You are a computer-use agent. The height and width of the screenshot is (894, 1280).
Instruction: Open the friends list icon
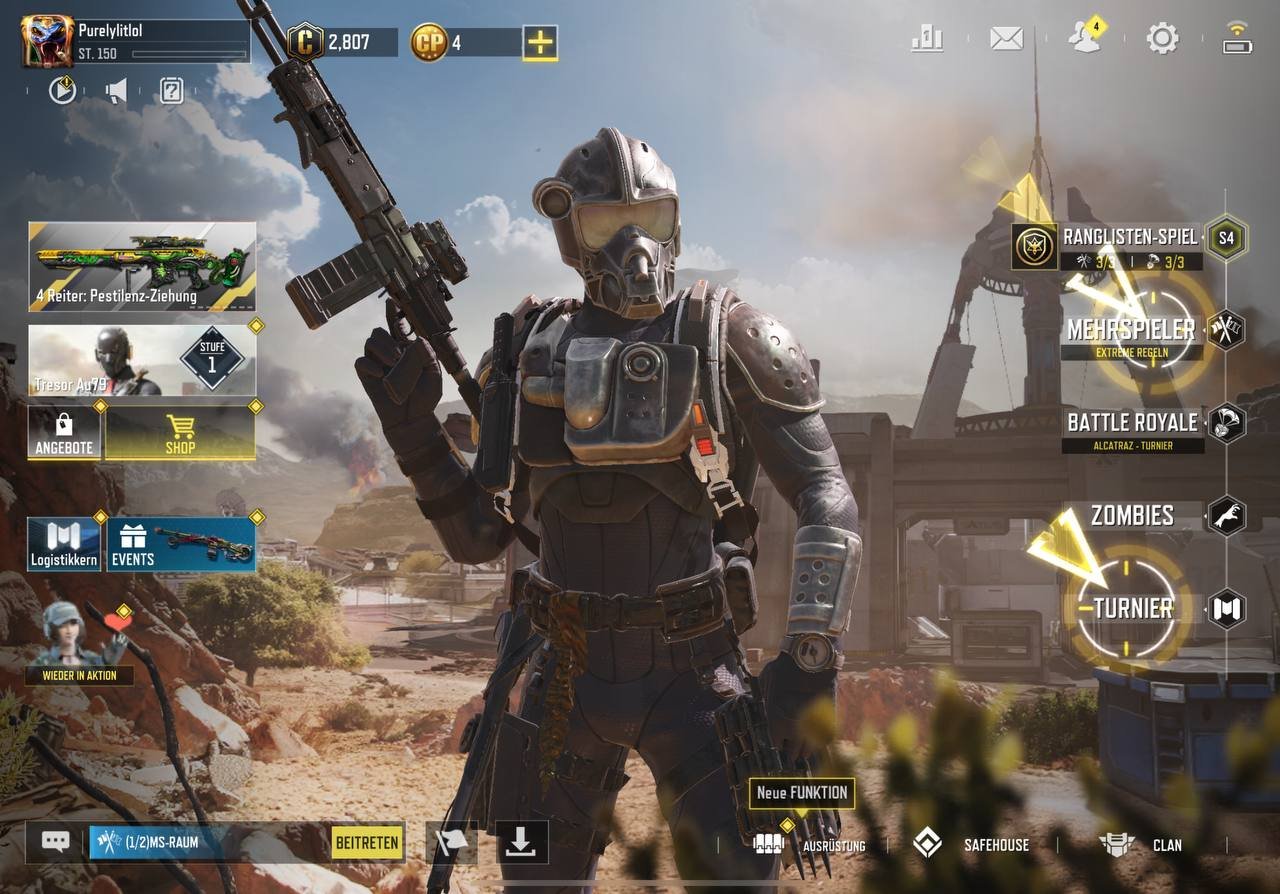click(x=1084, y=38)
